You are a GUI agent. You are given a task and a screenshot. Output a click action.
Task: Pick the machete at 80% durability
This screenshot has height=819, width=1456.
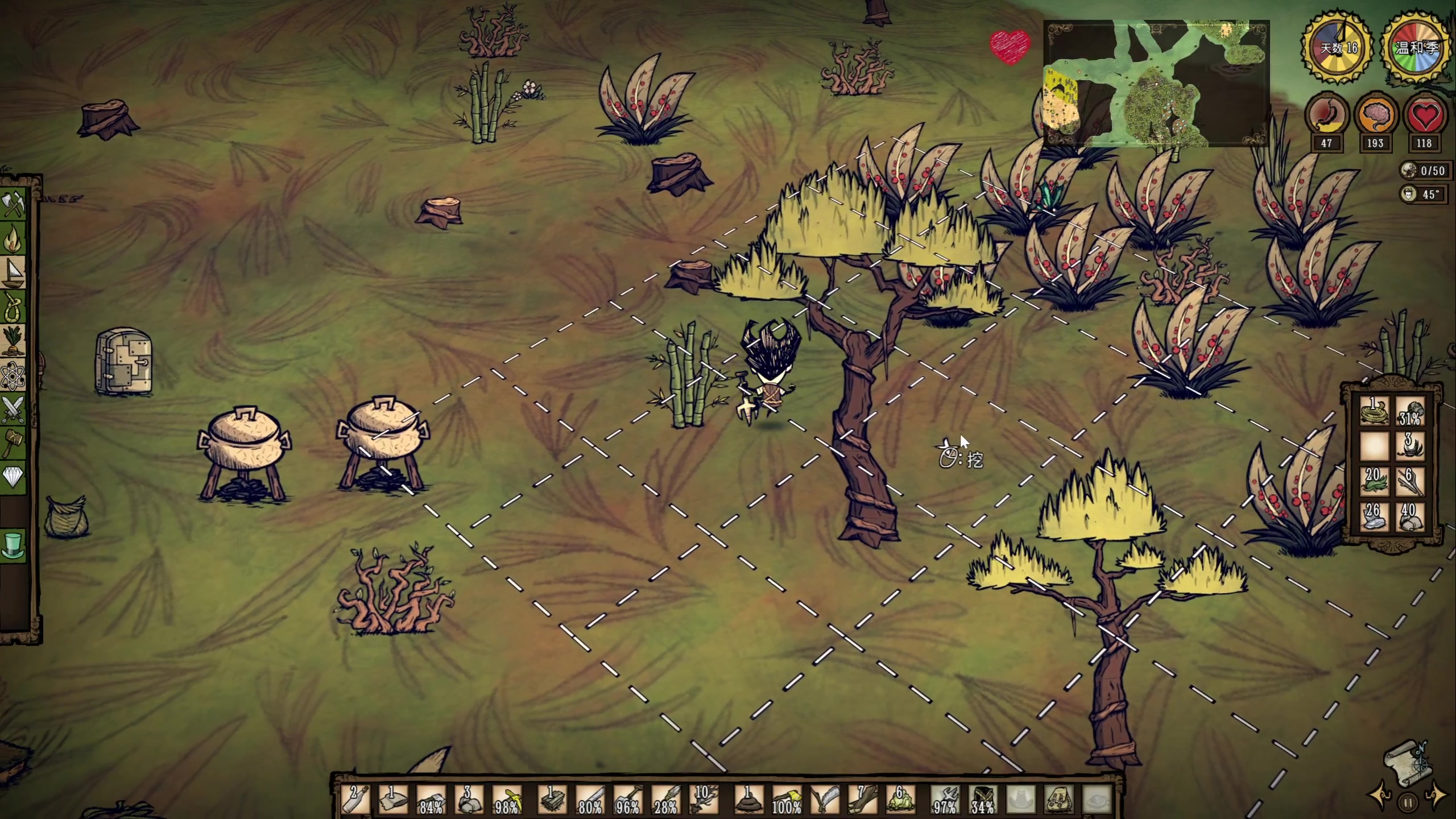pyautogui.click(x=590, y=799)
